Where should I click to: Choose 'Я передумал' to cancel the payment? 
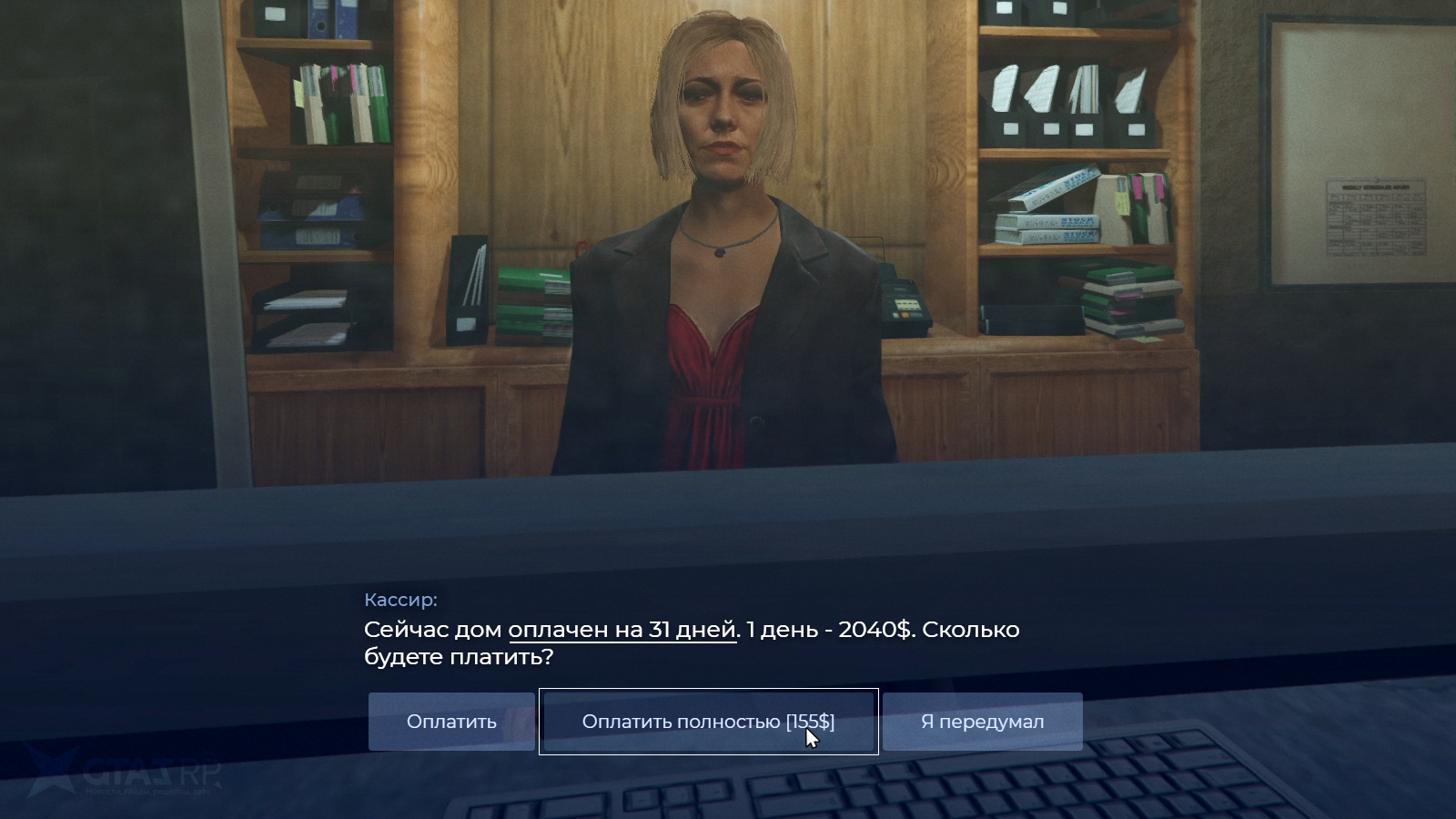[981, 722]
